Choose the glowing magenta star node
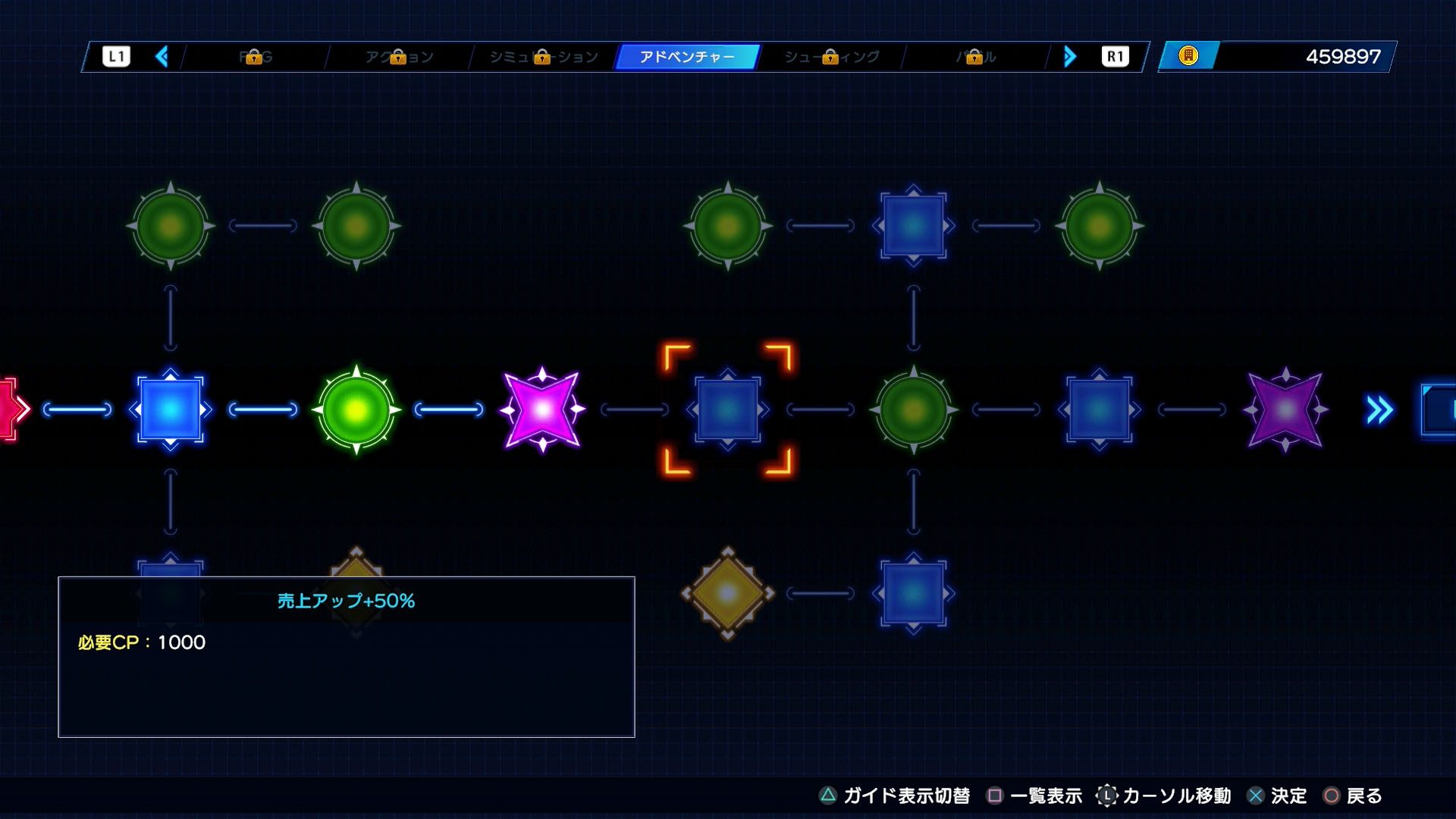The image size is (1456, 819). [x=542, y=409]
